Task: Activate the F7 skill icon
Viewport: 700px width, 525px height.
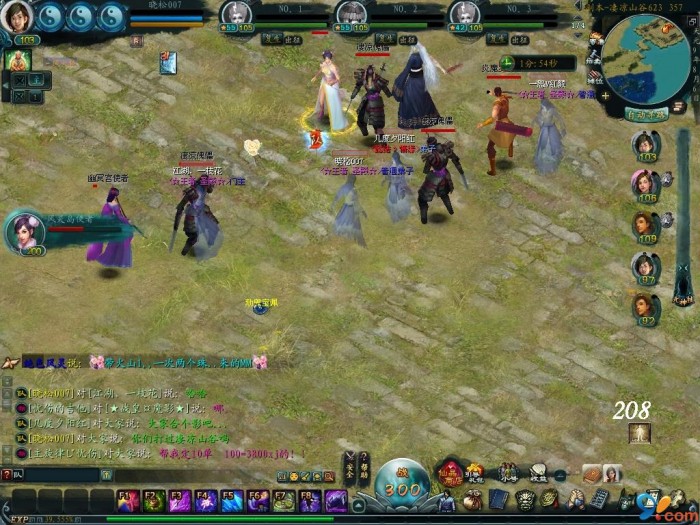Action: (x=284, y=499)
